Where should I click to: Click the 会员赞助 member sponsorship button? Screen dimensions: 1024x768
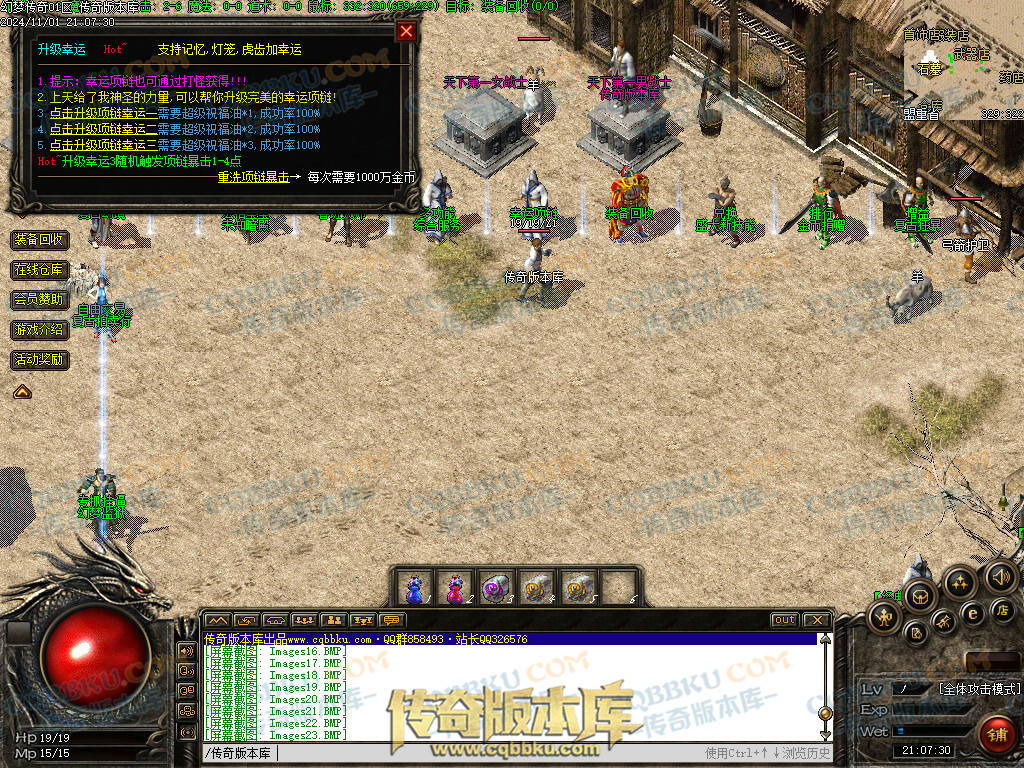coord(40,299)
